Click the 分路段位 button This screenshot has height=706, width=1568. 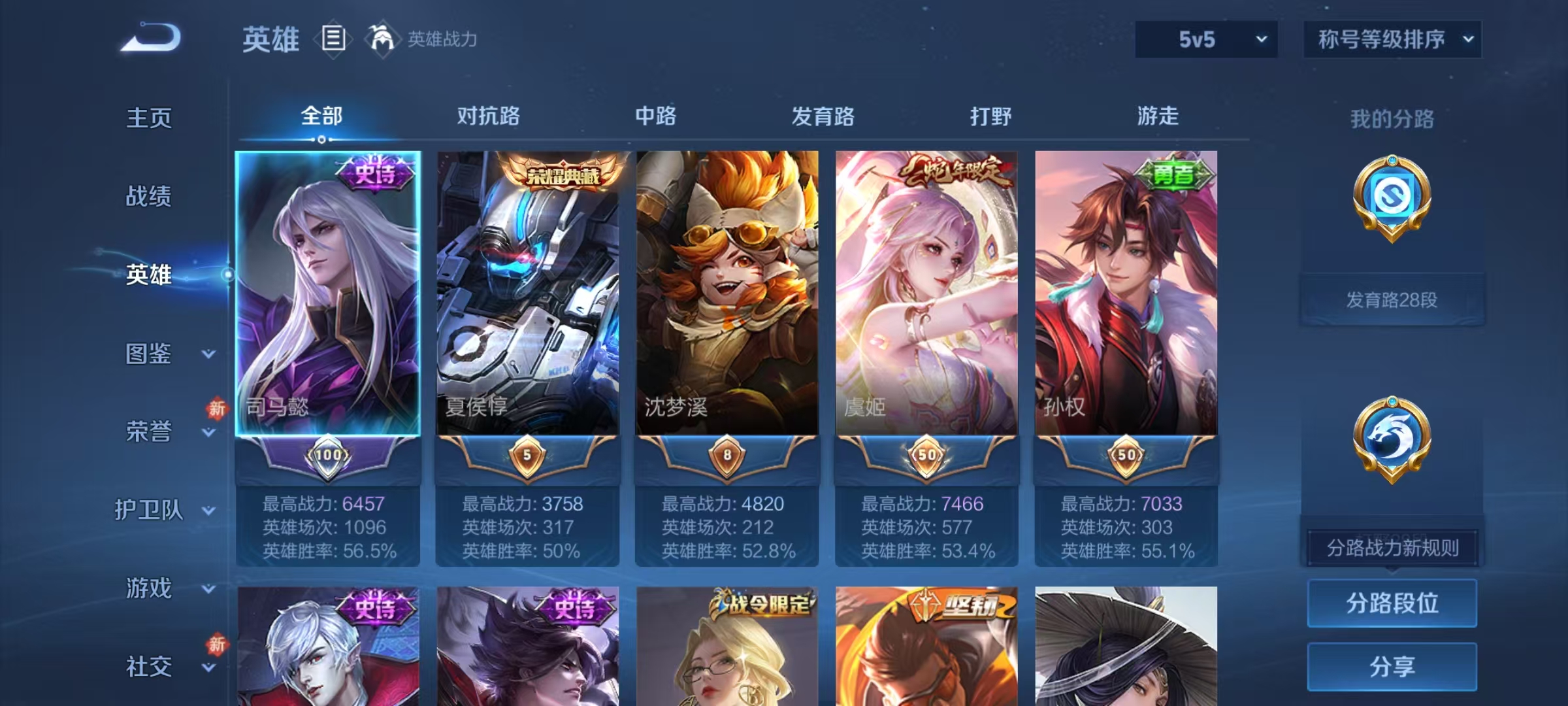1392,603
